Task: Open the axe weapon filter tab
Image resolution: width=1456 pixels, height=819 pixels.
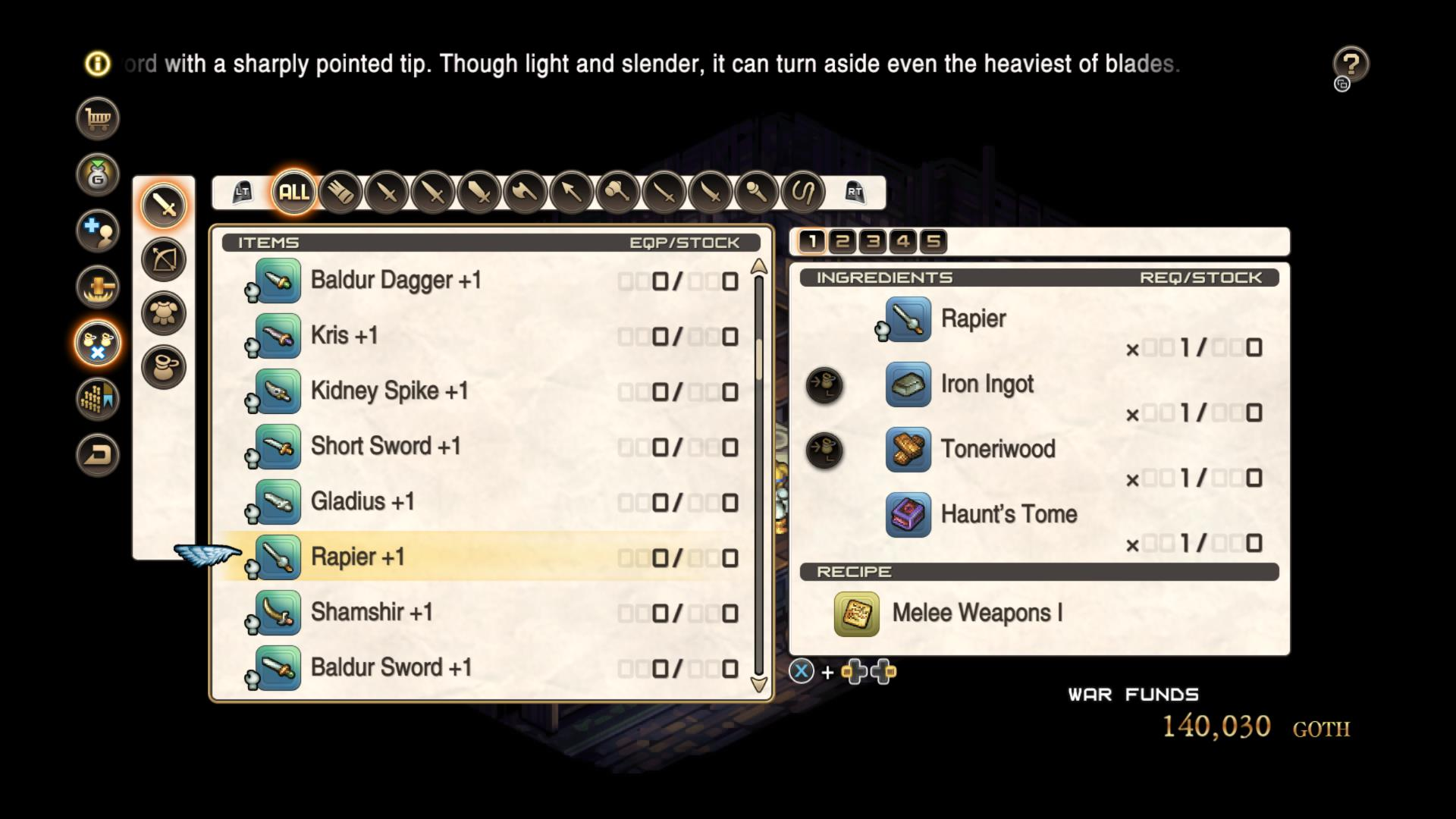Action: point(526,192)
